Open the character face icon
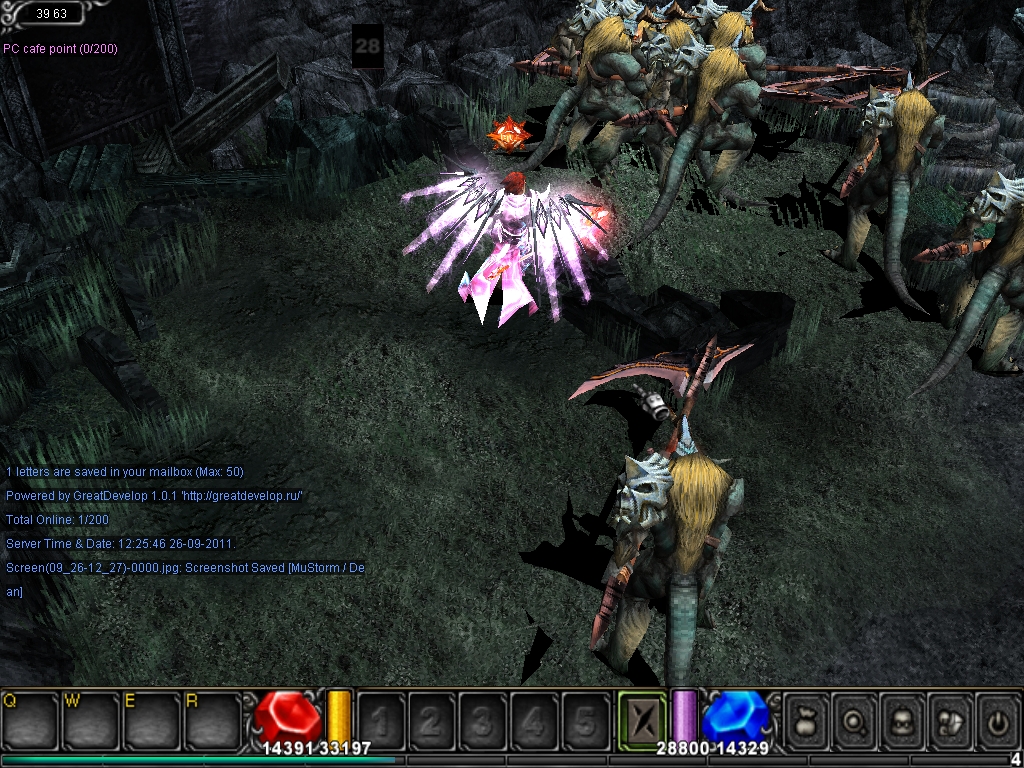Screen dimensions: 1024x768 coord(903,720)
